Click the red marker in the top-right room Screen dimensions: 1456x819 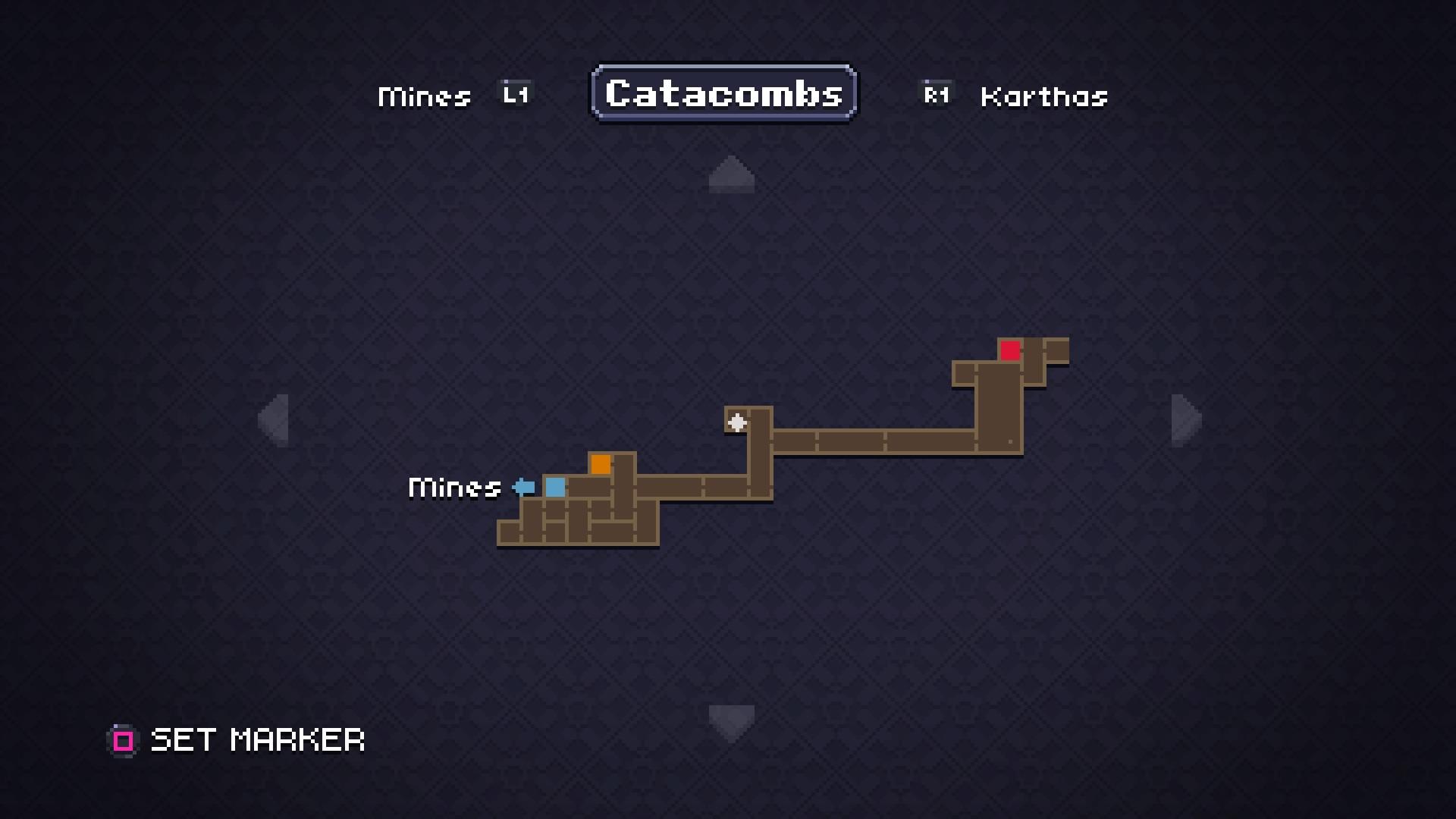pyautogui.click(x=1009, y=351)
